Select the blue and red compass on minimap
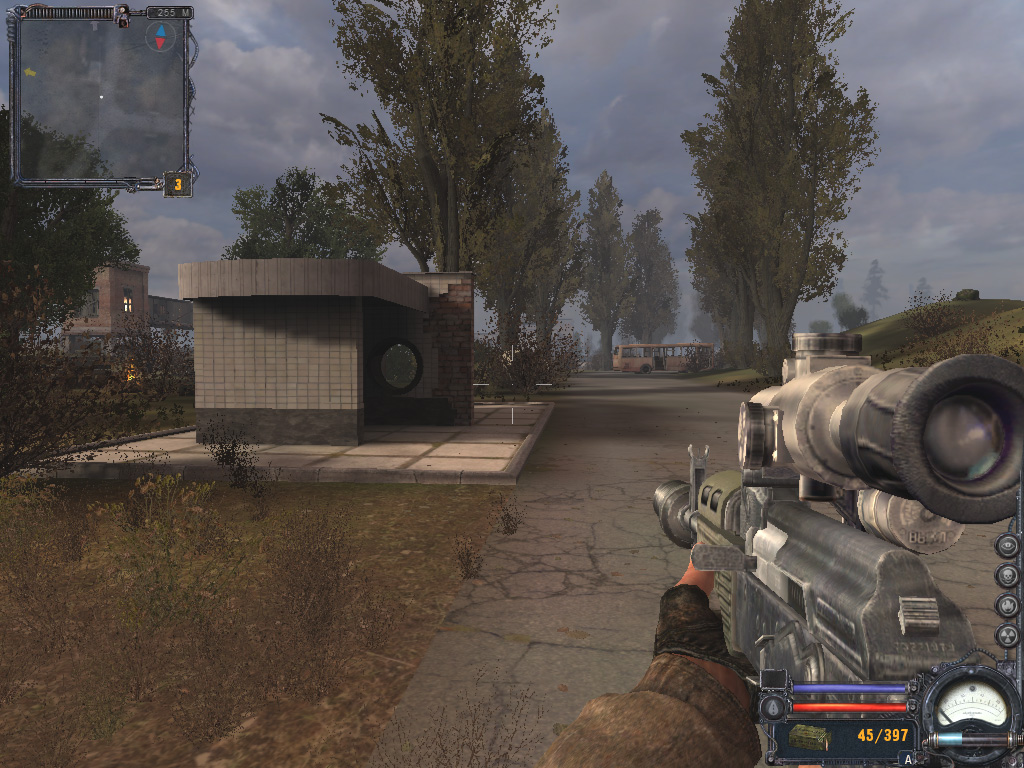The width and height of the screenshot is (1024, 768). (x=160, y=37)
